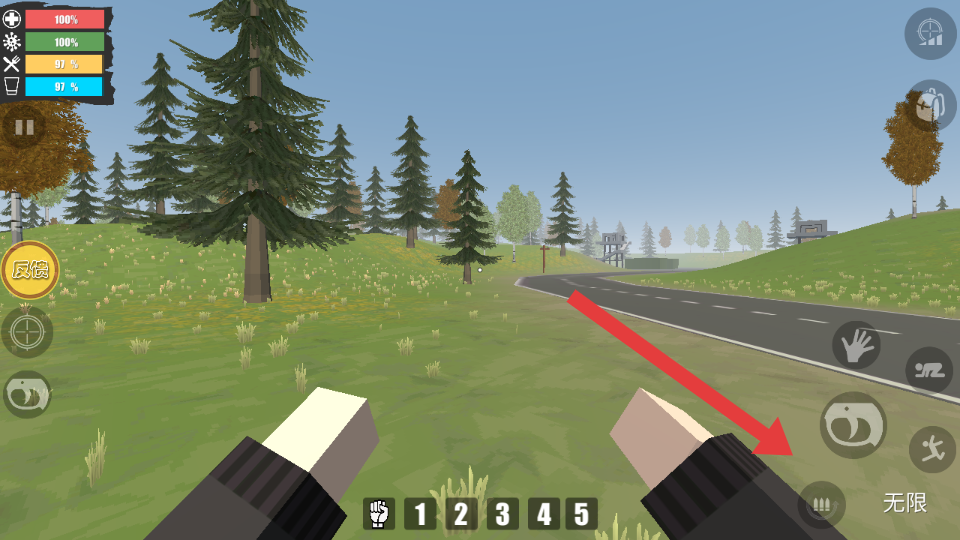This screenshot has height=540, width=960.
Task: Tap the small left-side punch button
Action: (x=27, y=395)
